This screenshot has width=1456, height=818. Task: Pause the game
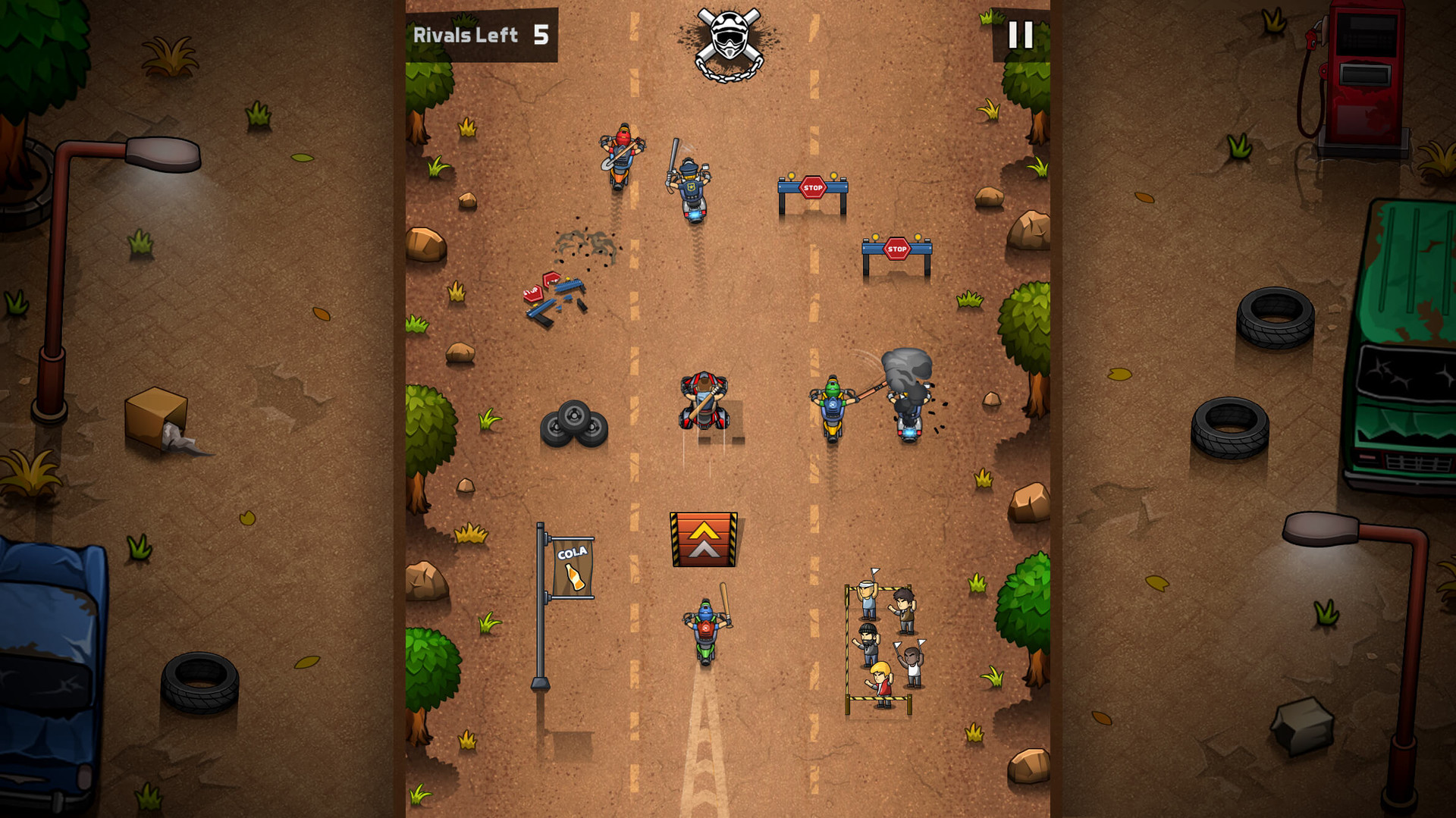[1020, 33]
